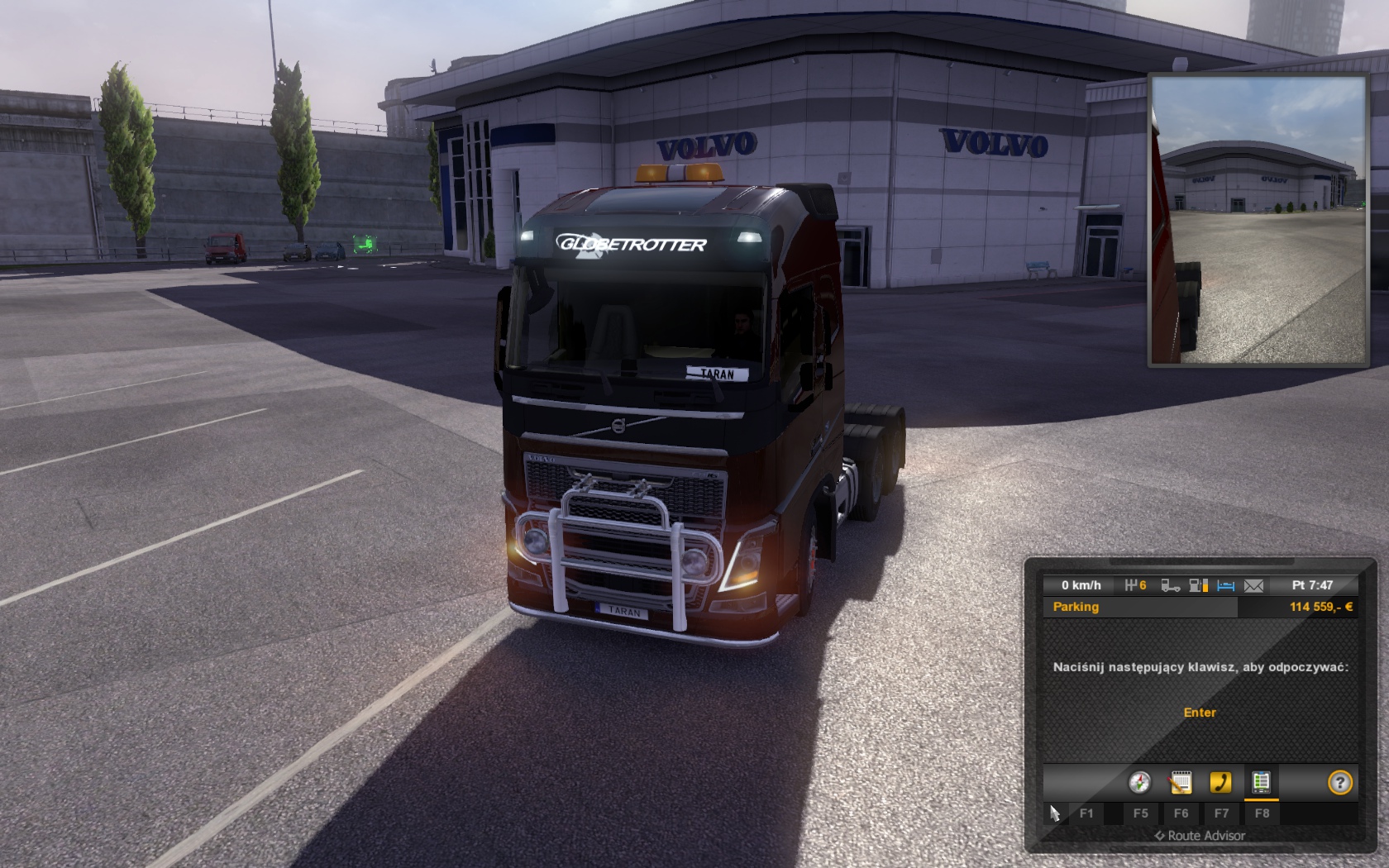Viewport: 1389px width, 868px height.
Task: Click the fuel pump indicator icon
Action: (1198, 585)
